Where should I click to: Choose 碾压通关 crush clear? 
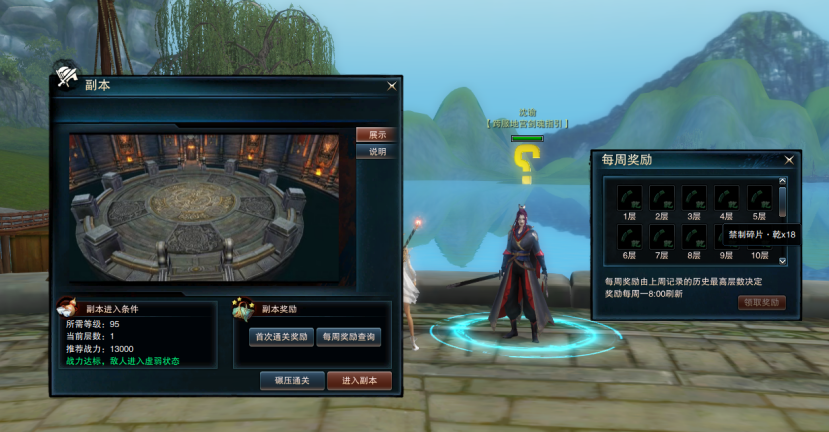tap(292, 380)
